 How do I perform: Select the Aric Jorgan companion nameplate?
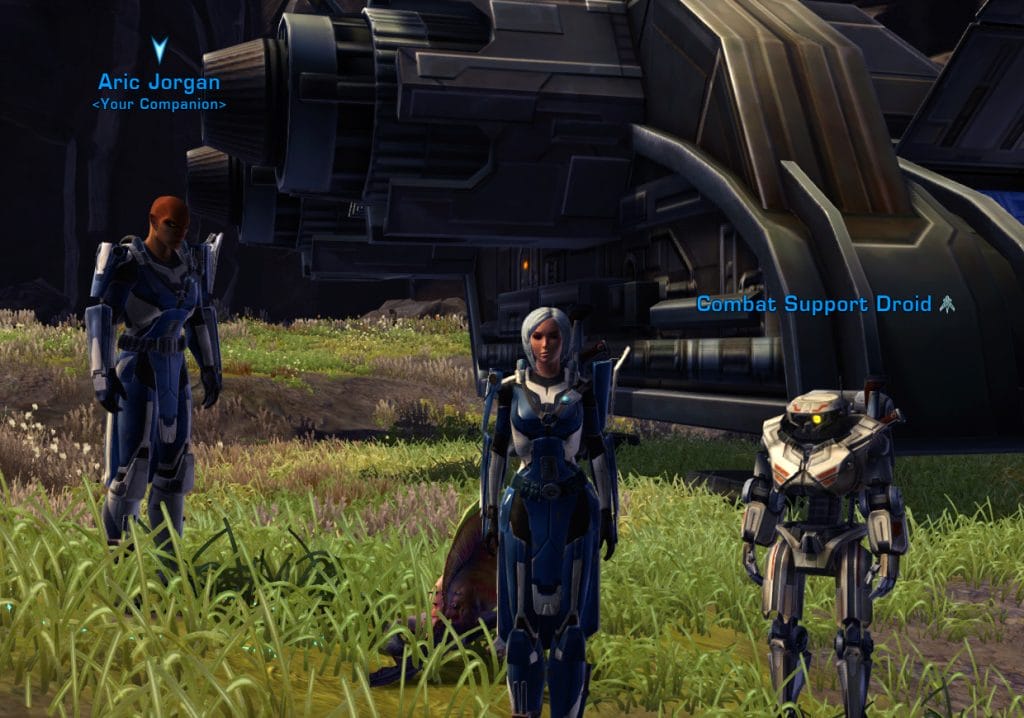(x=160, y=82)
